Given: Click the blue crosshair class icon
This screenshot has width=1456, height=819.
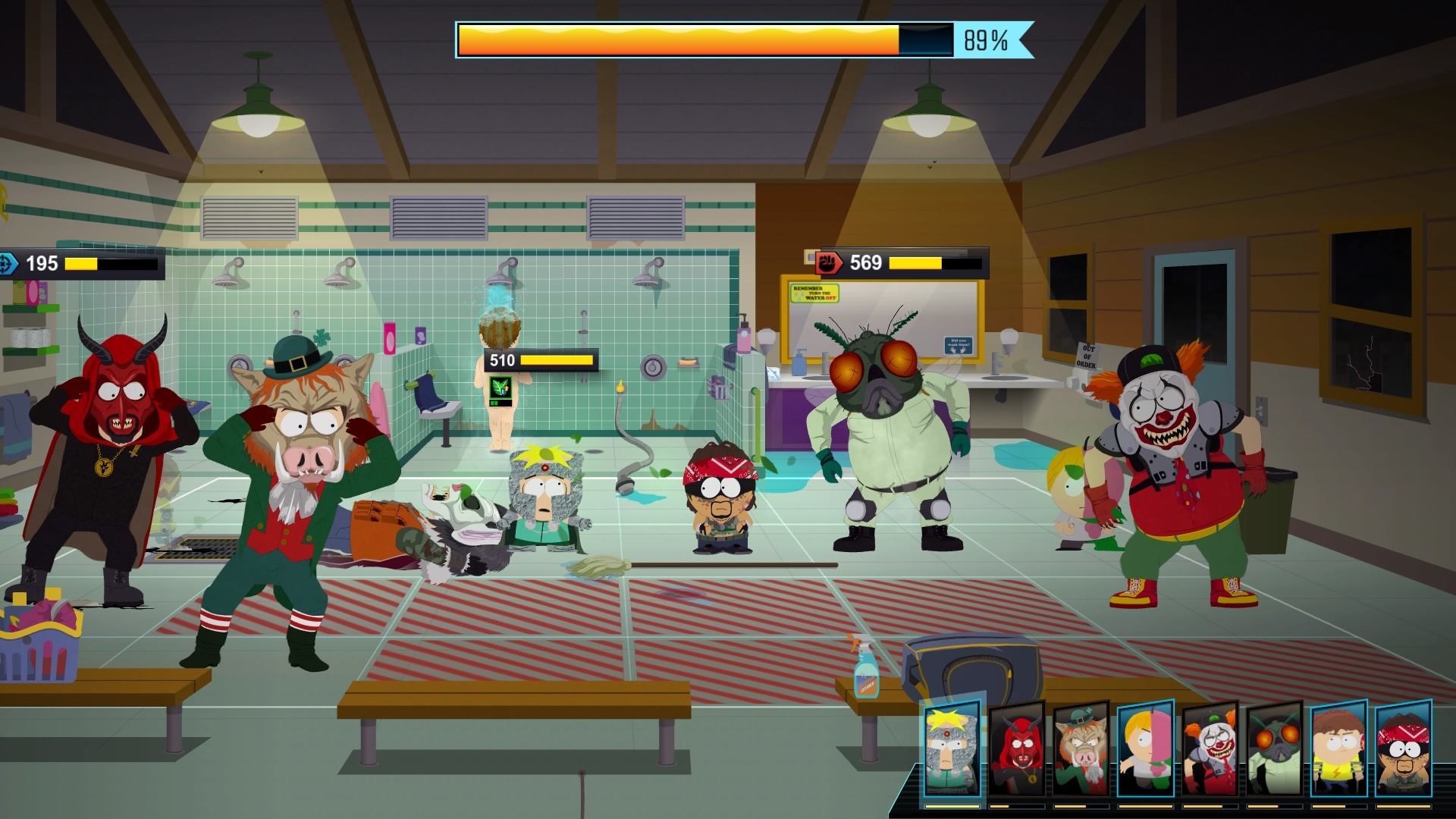Looking at the screenshot, I should pyautogui.click(x=8, y=264).
